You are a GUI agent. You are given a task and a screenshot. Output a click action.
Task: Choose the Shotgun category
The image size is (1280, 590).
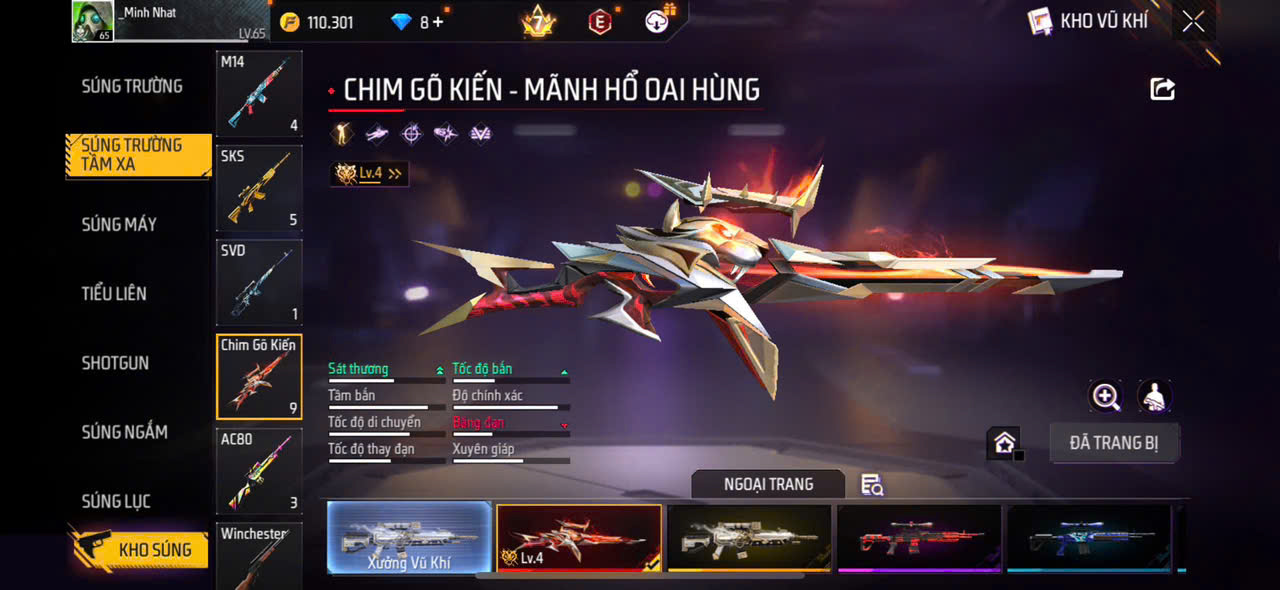(115, 363)
